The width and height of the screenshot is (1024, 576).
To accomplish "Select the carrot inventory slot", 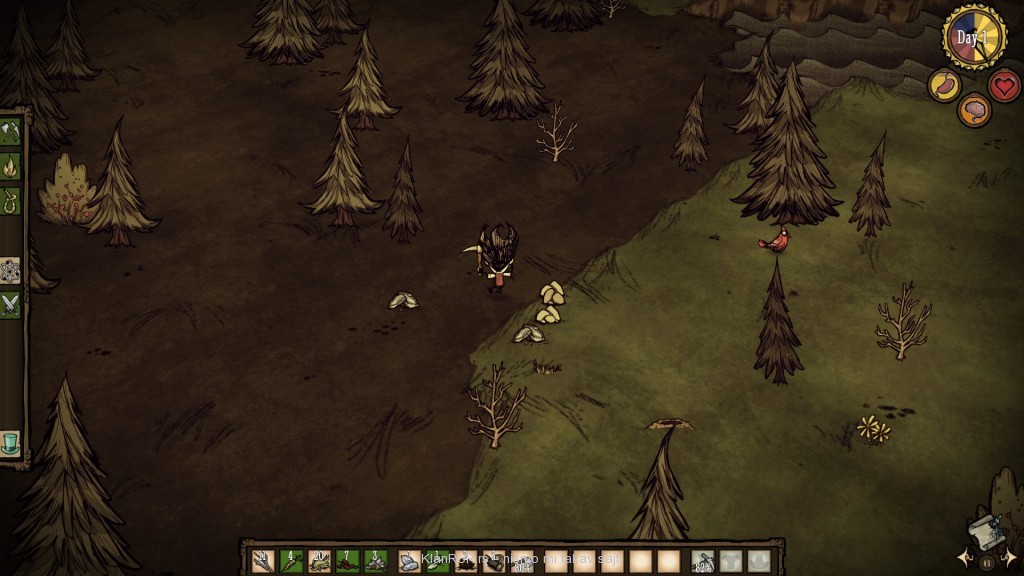I will 291,561.
